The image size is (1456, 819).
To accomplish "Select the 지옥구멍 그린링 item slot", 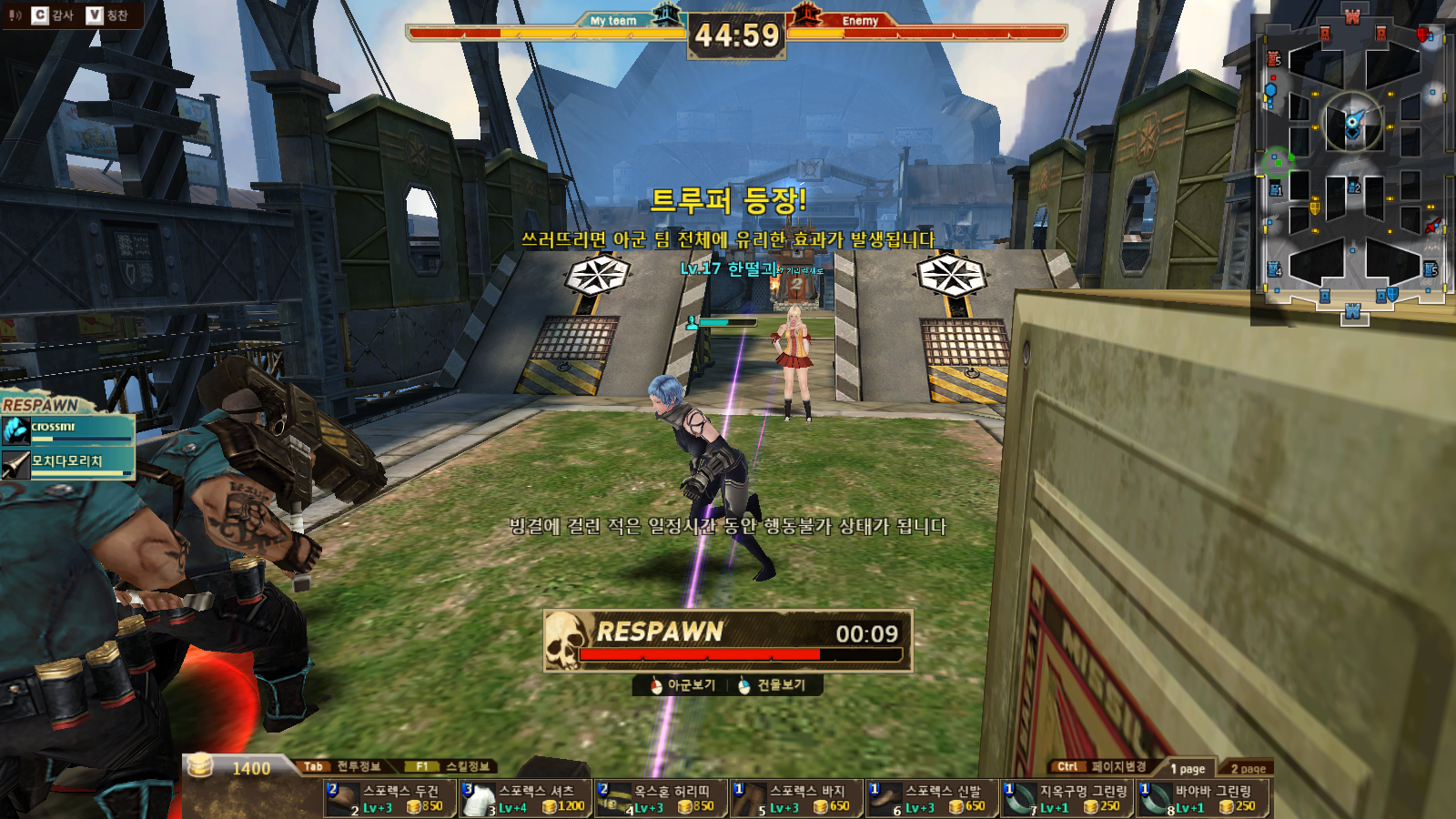I will click(1067, 799).
